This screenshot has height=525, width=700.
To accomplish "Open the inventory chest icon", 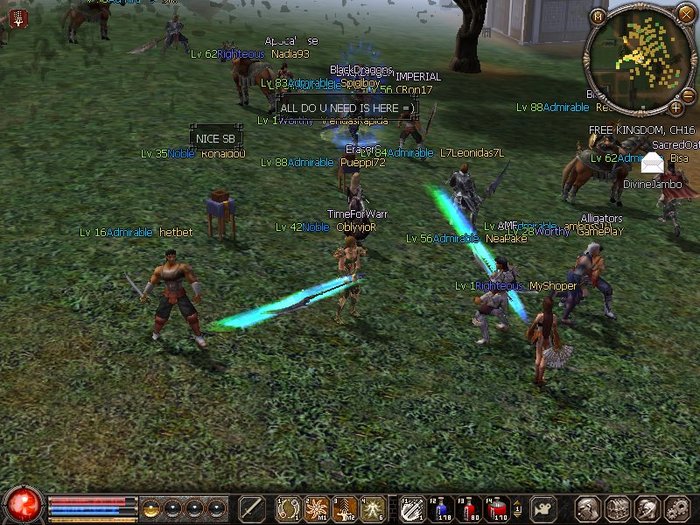I will pyautogui.click(x=619, y=508).
